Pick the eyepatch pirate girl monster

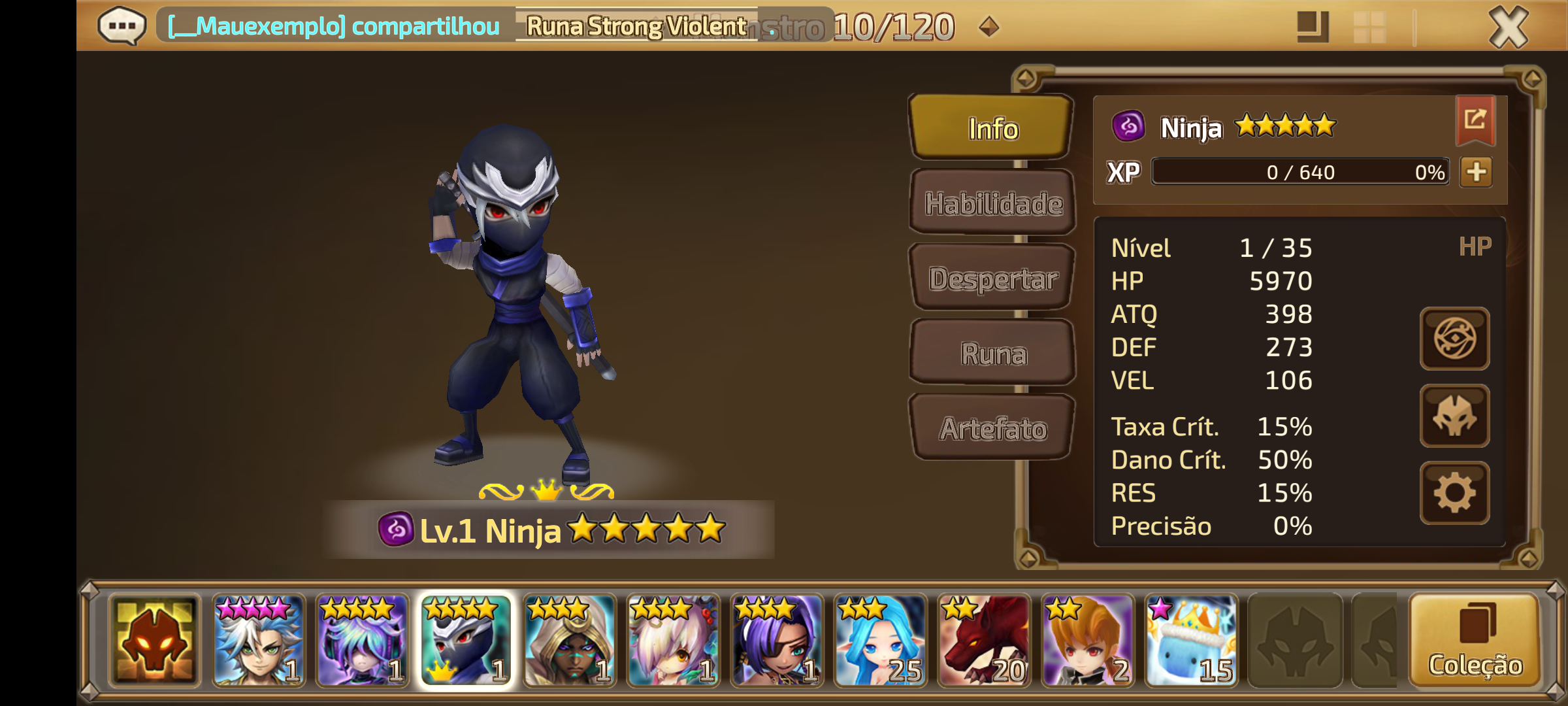pyautogui.click(x=777, y=641)
